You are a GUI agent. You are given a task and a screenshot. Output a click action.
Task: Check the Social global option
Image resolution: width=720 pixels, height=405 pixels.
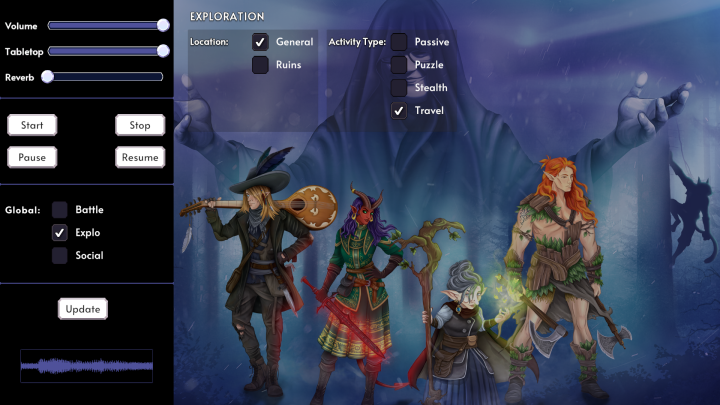pos(60,256)
